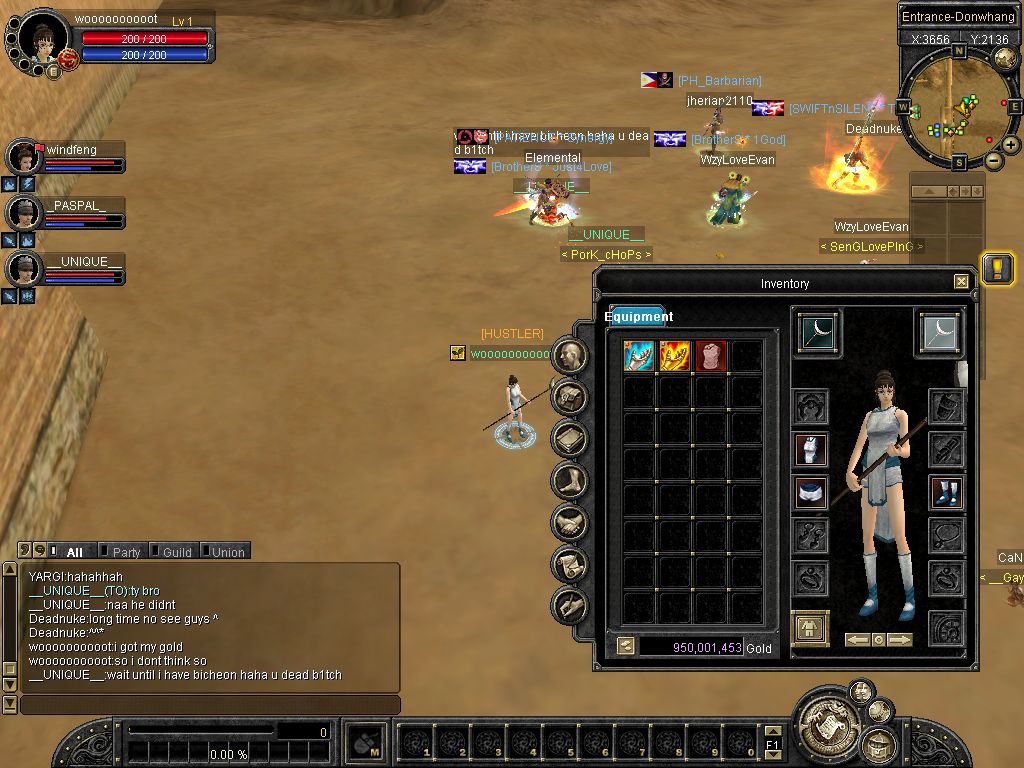Switch chat to the Guild tab
This screenshot has height=768, width=1024.
point(176,552)
